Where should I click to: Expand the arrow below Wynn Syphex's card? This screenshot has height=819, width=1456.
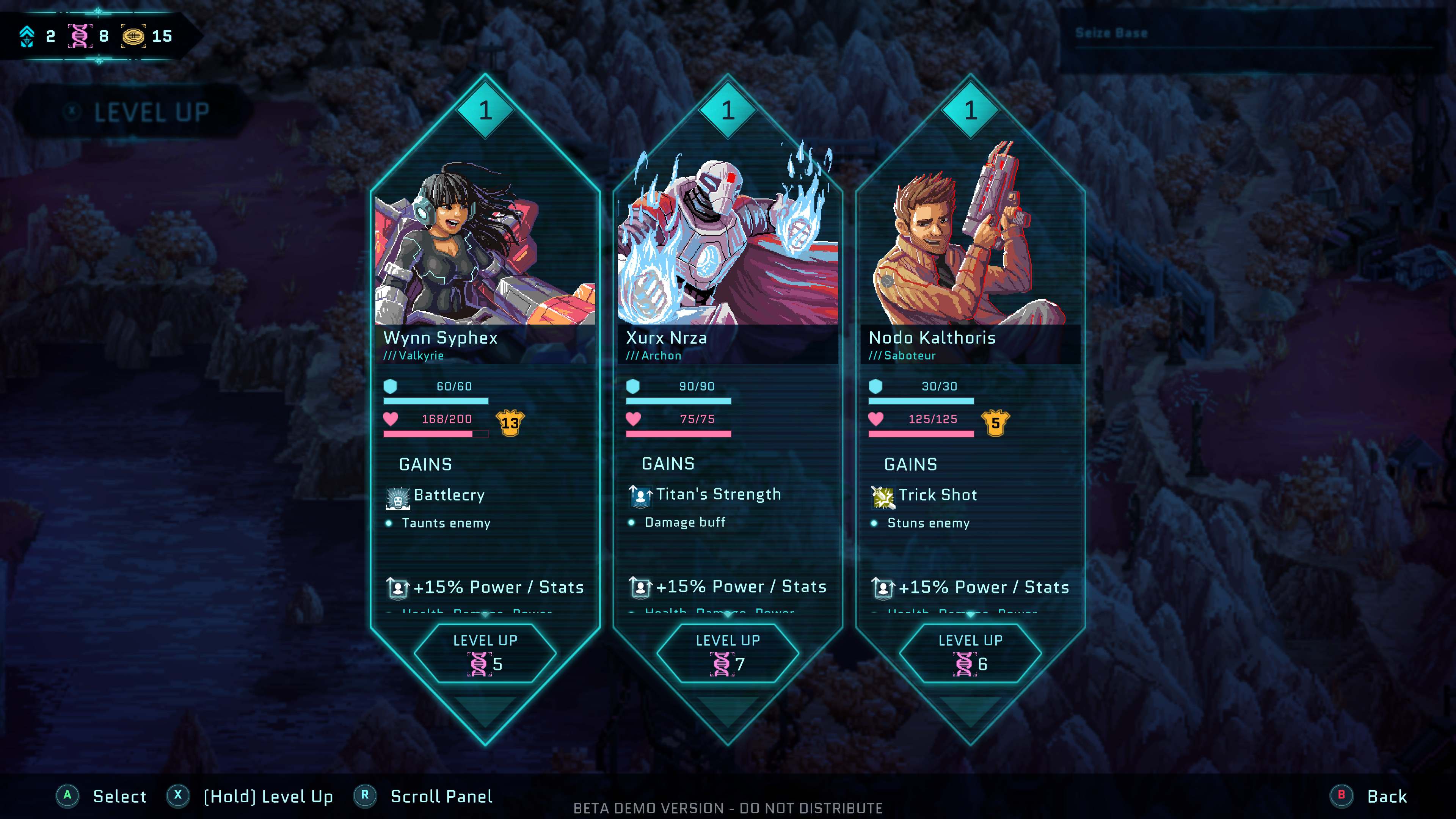(485, 711)
